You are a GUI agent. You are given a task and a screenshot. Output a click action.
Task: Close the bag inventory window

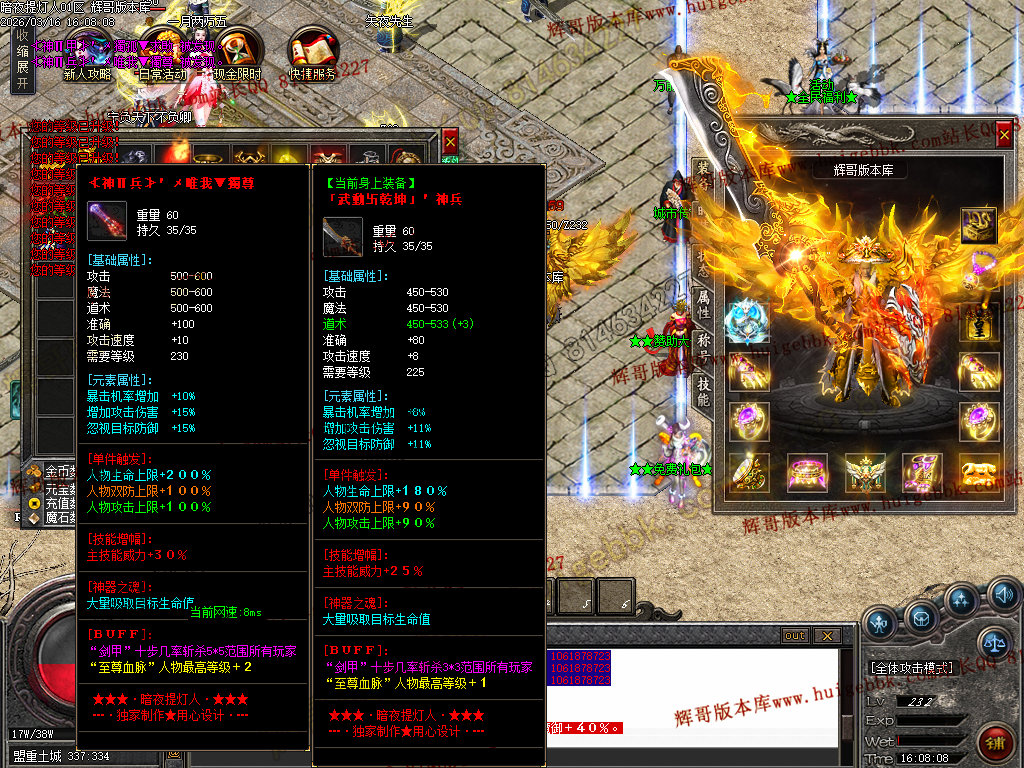click(x=450, y=142)
